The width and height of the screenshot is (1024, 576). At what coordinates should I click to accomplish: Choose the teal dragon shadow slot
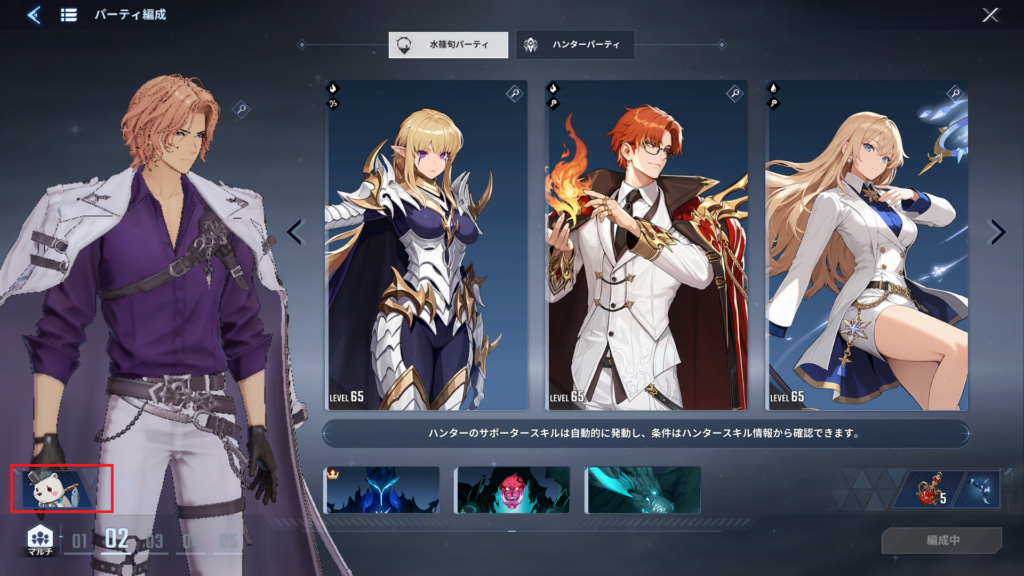click(x=643, y=490)
